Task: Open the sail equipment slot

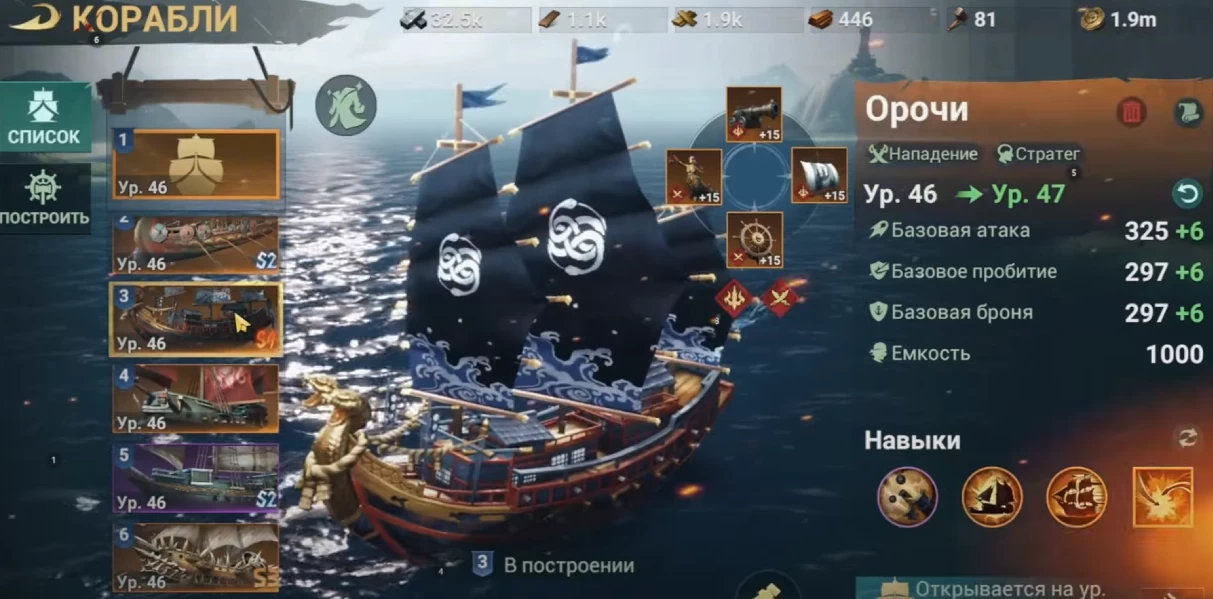Action: tap(819, 175)
